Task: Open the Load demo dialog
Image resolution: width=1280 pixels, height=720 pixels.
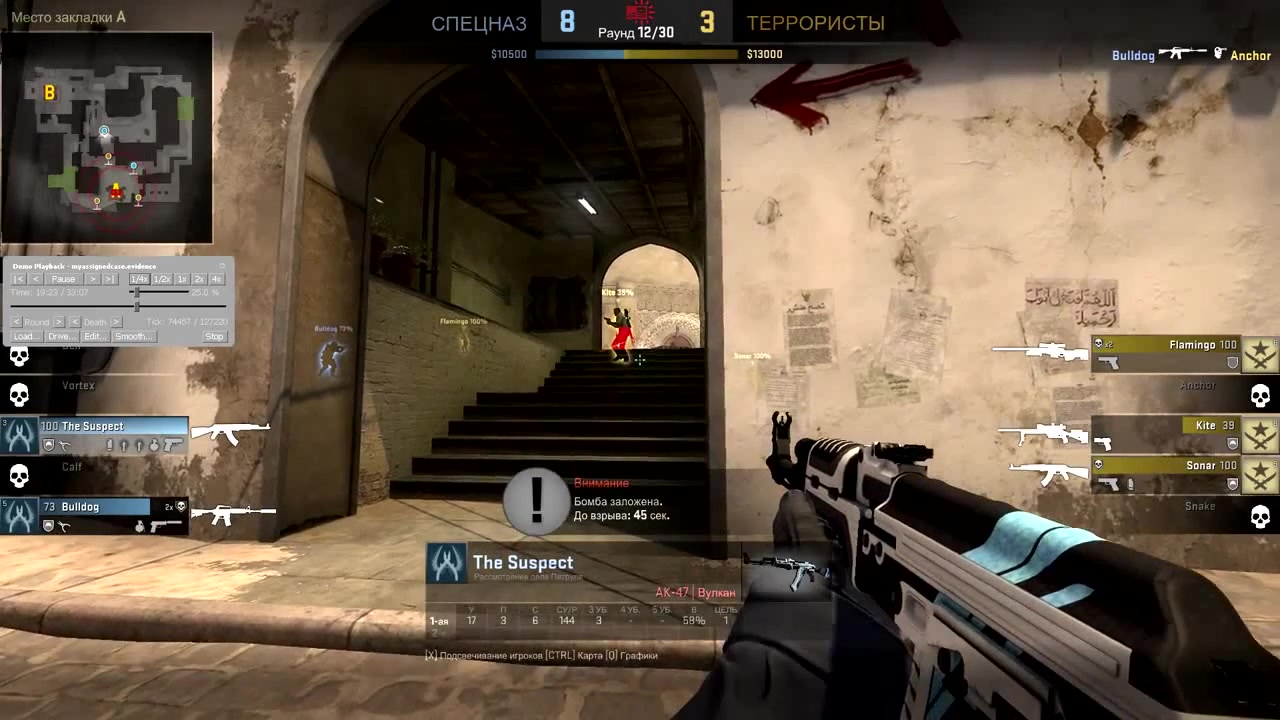Action: pyautogui.click(x=25, y=336)
